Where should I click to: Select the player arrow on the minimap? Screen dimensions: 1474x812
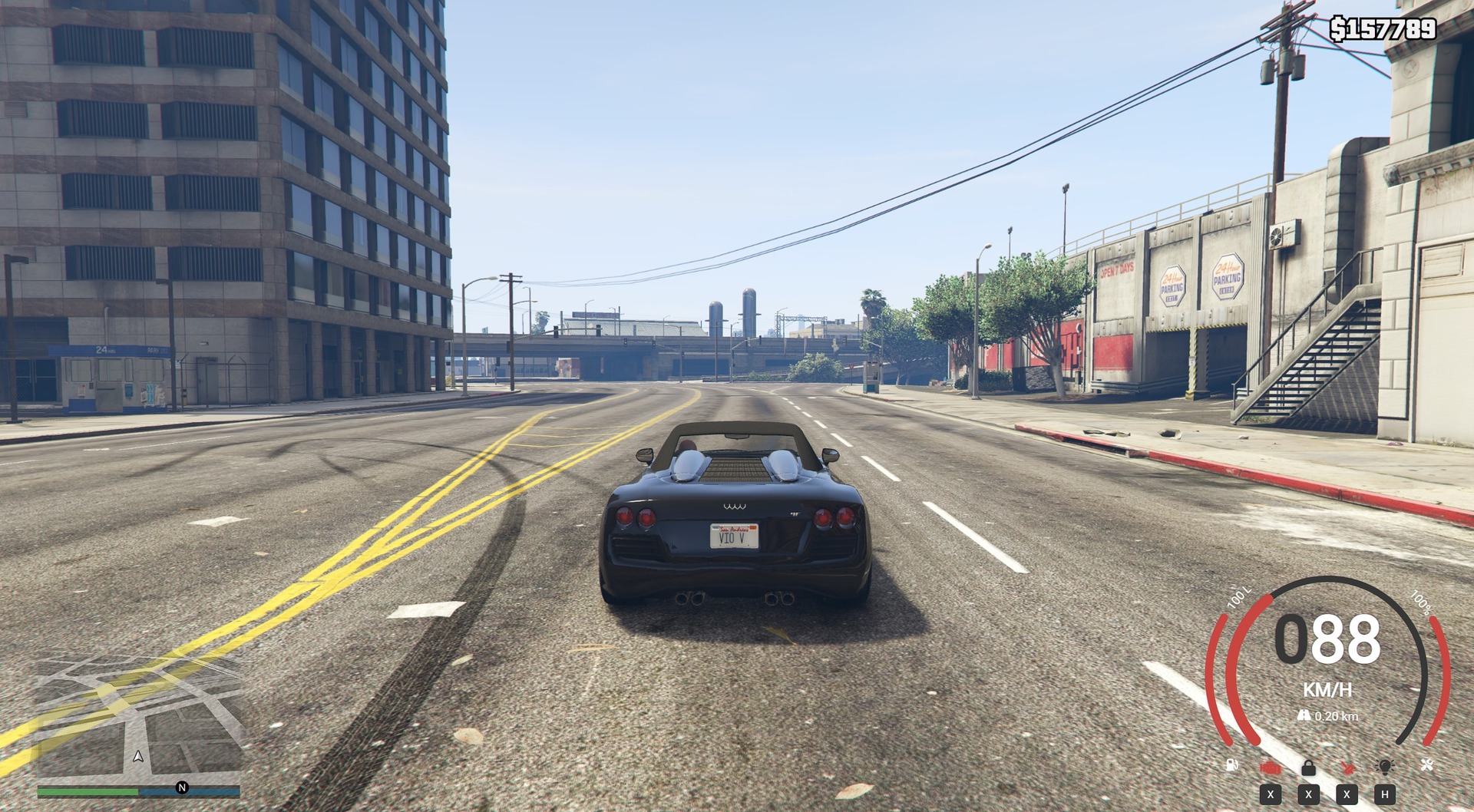coord(138,757)
